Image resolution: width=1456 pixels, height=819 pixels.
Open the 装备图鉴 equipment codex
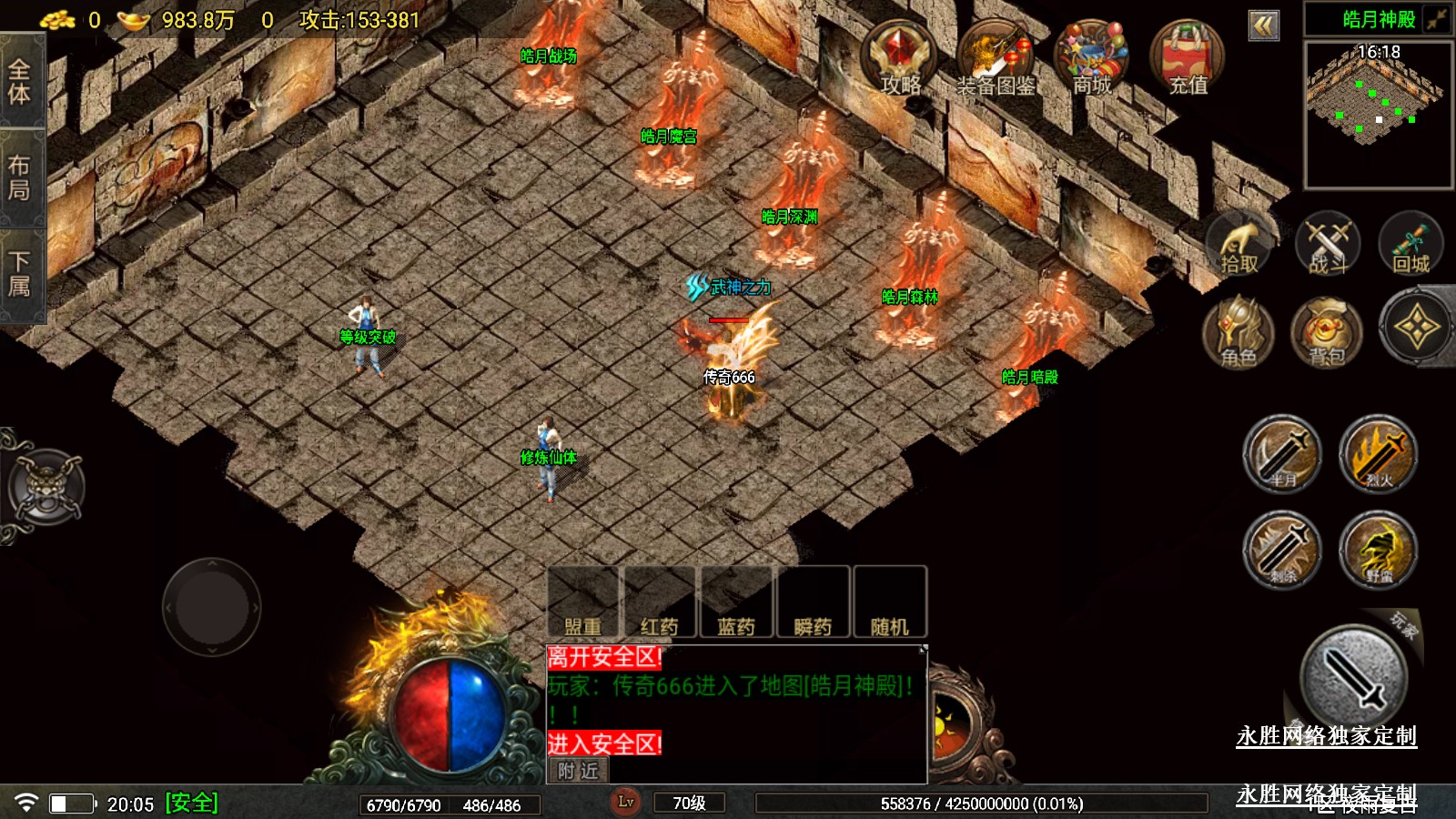point(995,58)
